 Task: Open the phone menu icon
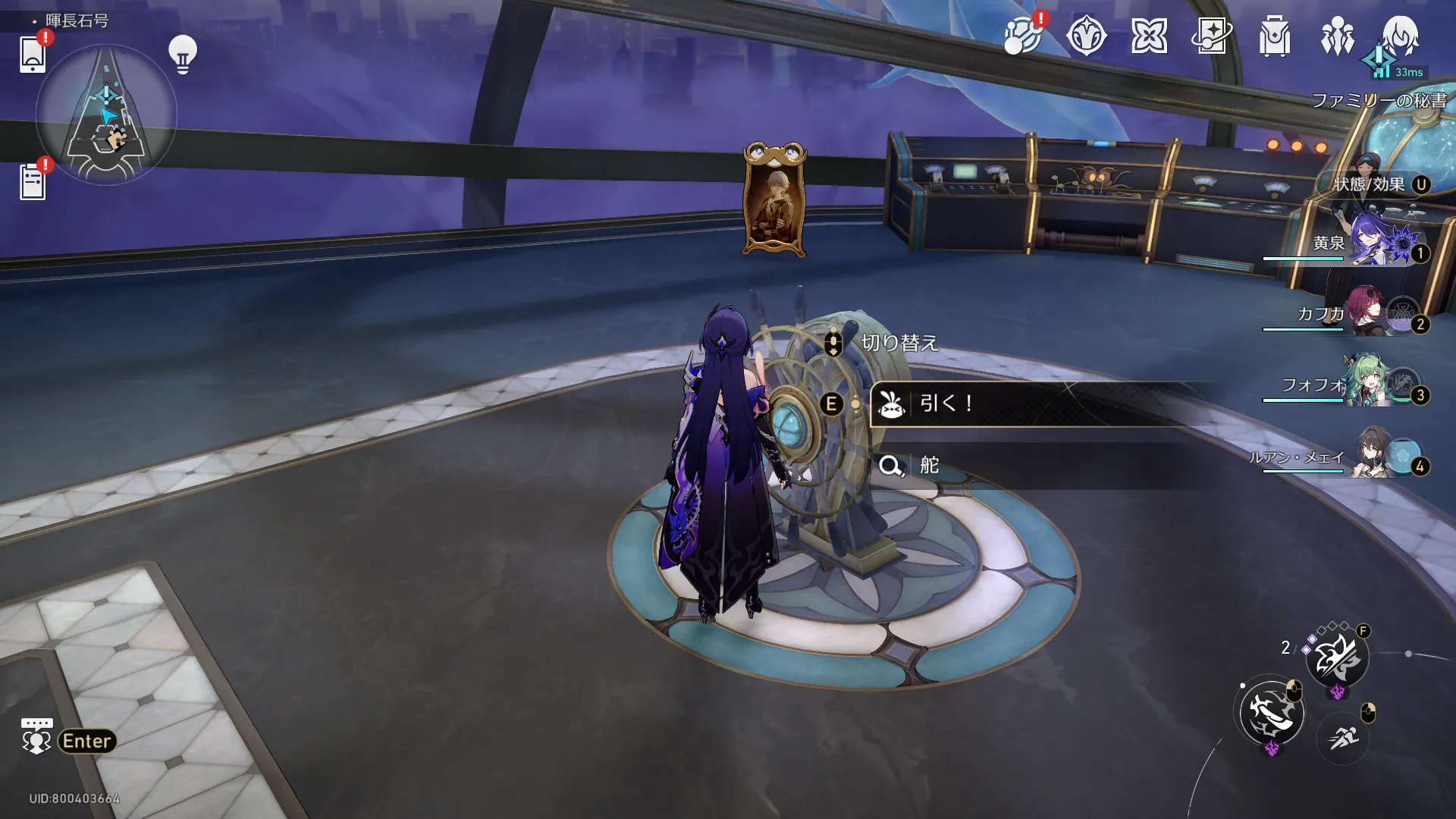click(x=33, y=54)
